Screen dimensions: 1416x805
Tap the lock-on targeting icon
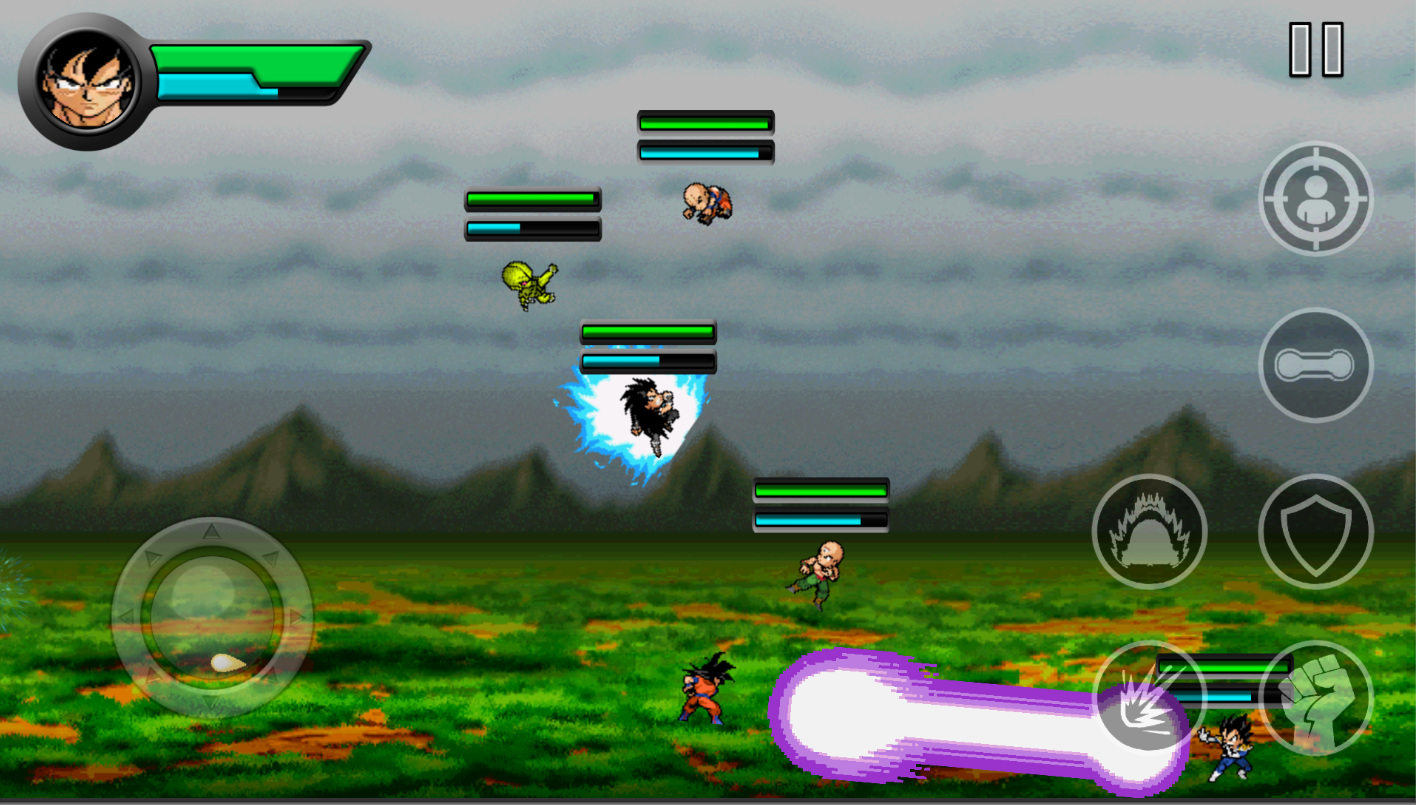click(1315, 197)
